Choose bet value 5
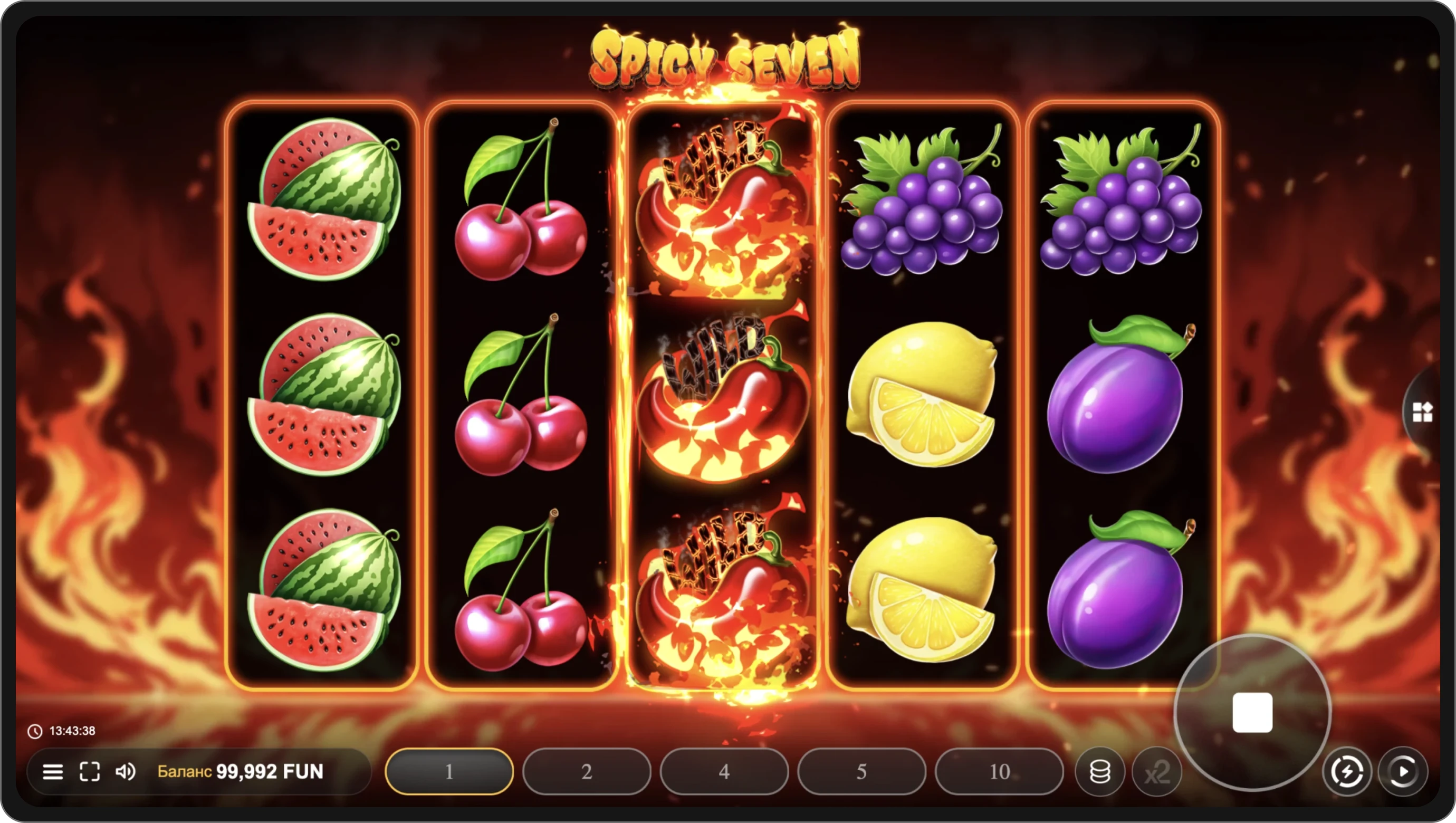The height and width of the screenshot is (823, 1456). coord(861,771)
